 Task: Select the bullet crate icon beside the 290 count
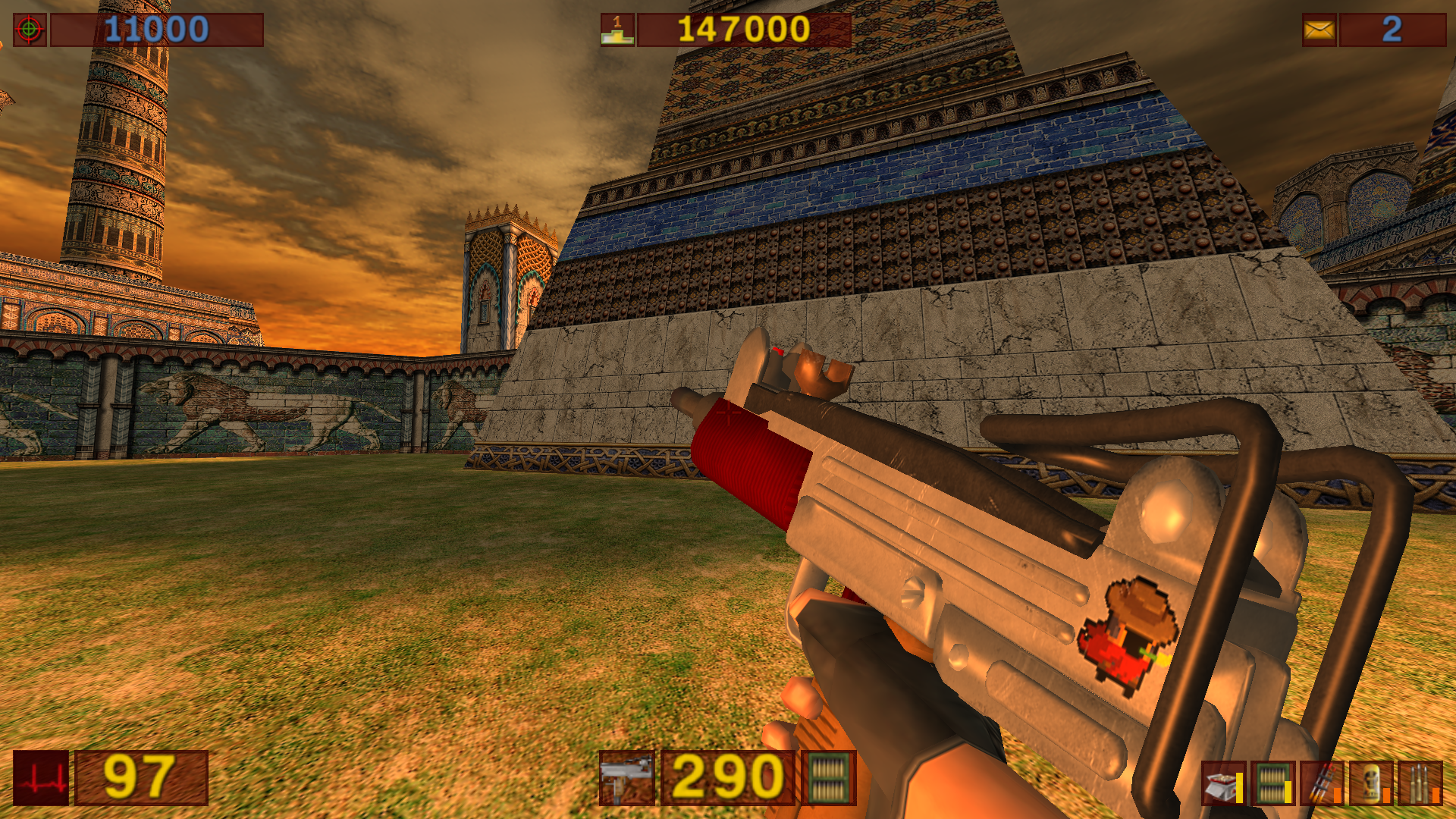pyautogui.click(x=828, y=778)
